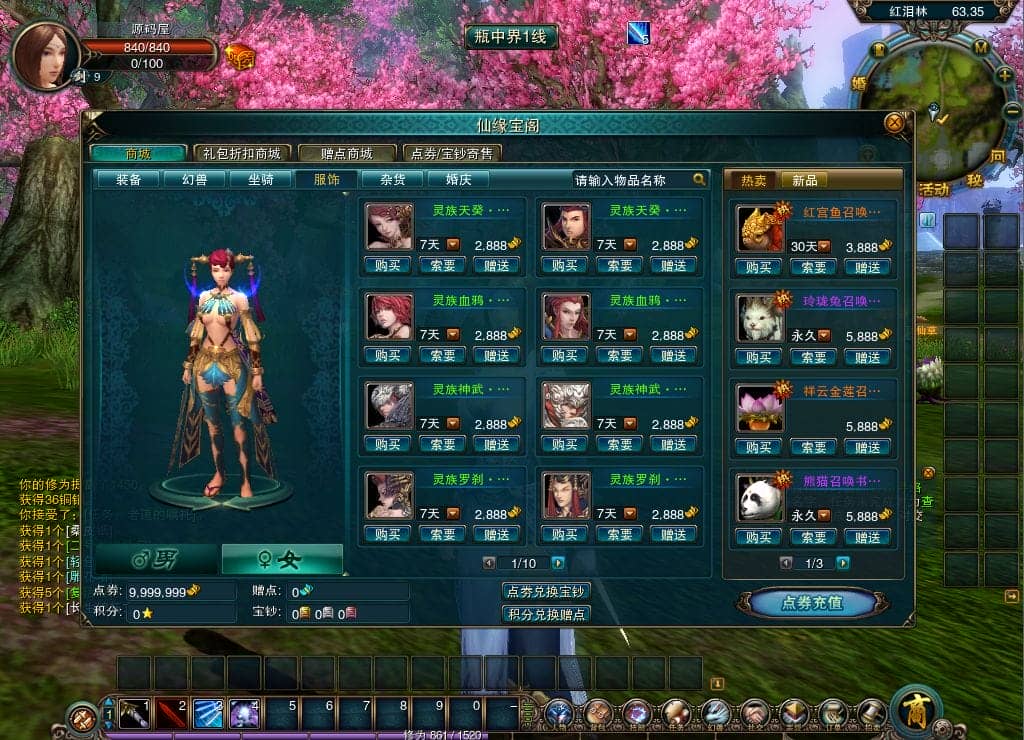Zoom in the minimap with plus button
1024x740 pixels.
[1003, 75]
